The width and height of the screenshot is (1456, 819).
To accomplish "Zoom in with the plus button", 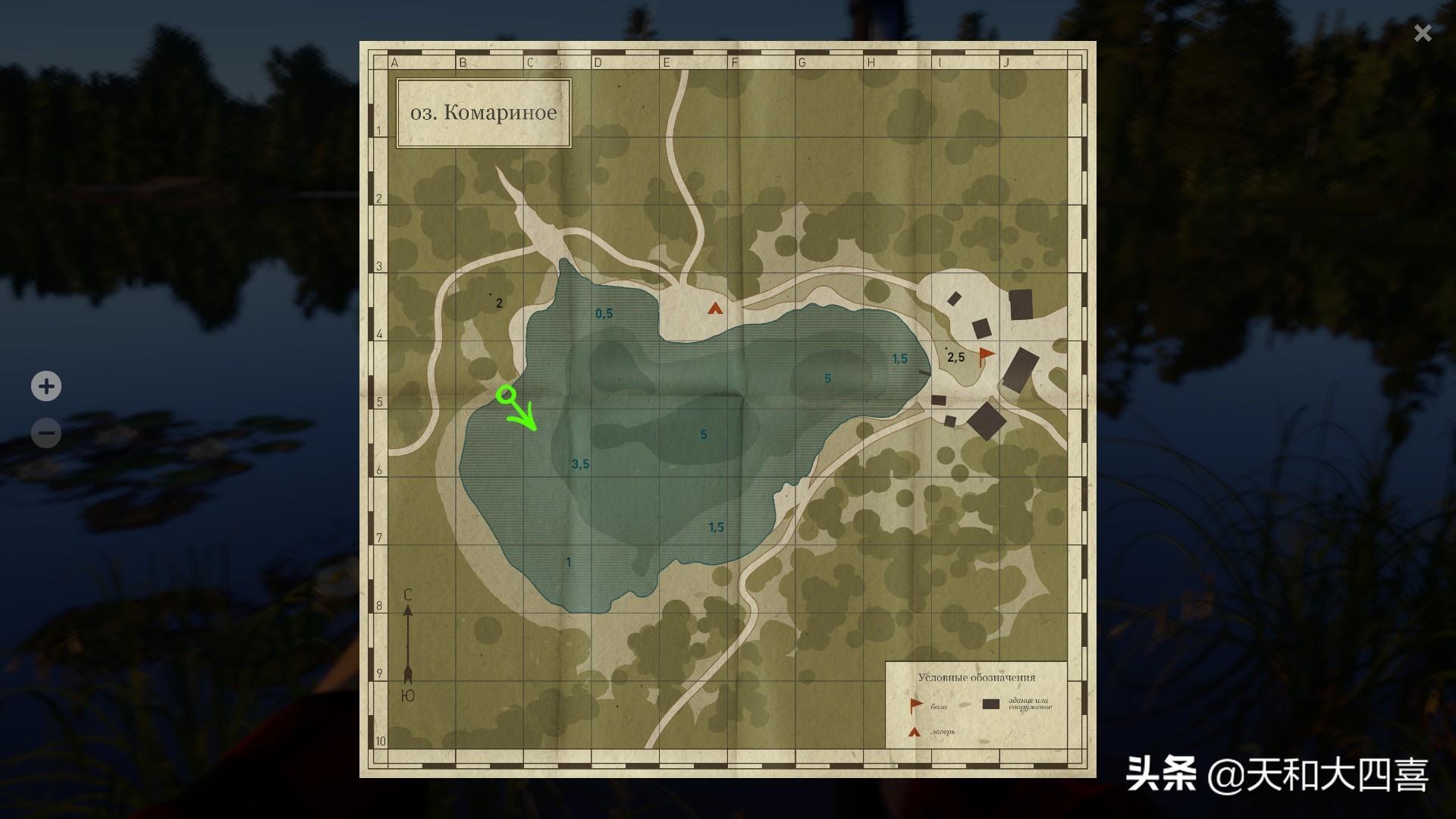I will click(46, 386).
